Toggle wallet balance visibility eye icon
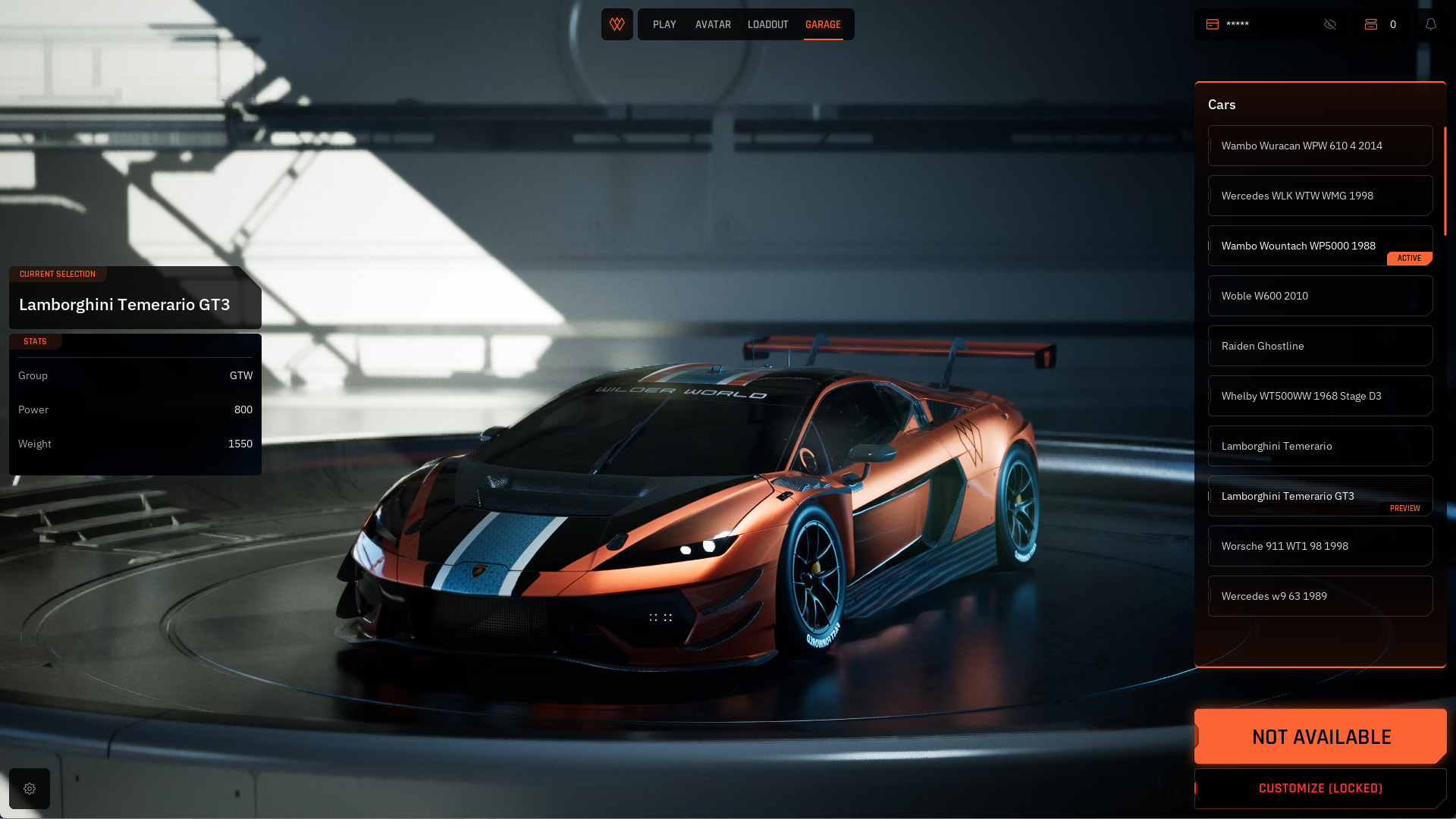The width and height of the screenshot is (1456, 819). pos(1330,24)
